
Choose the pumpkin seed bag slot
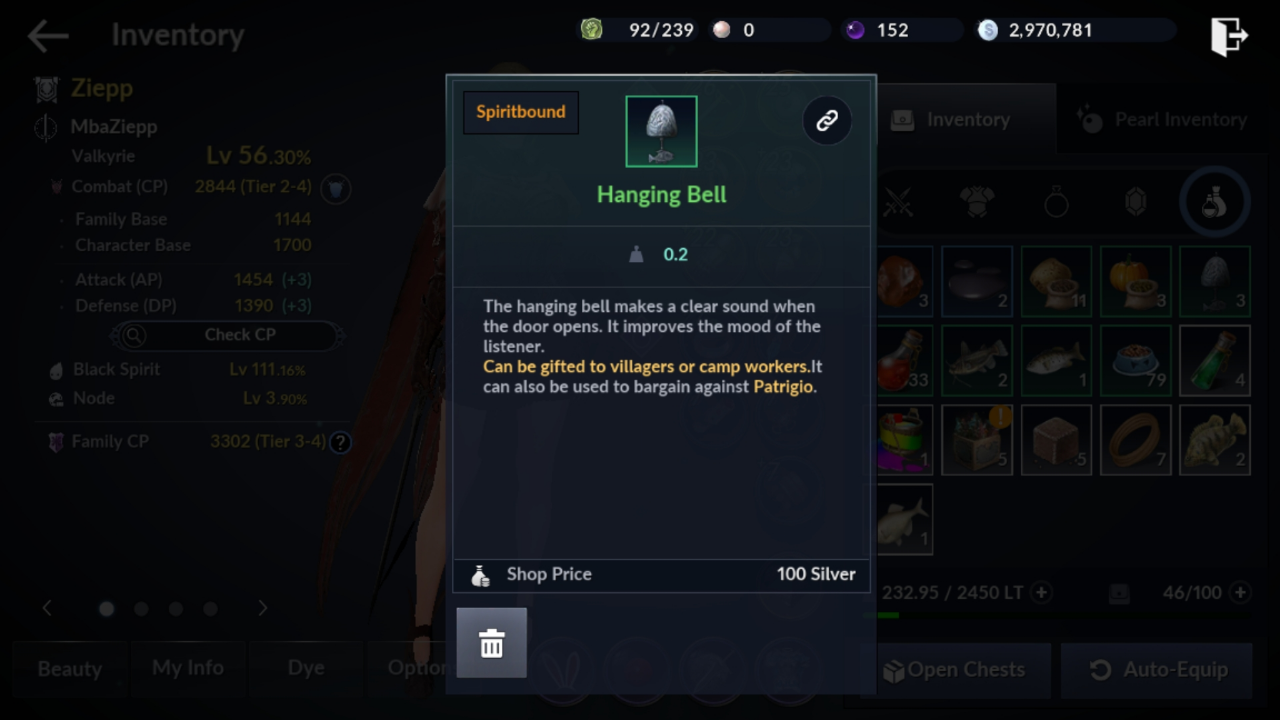[1135, 281]
